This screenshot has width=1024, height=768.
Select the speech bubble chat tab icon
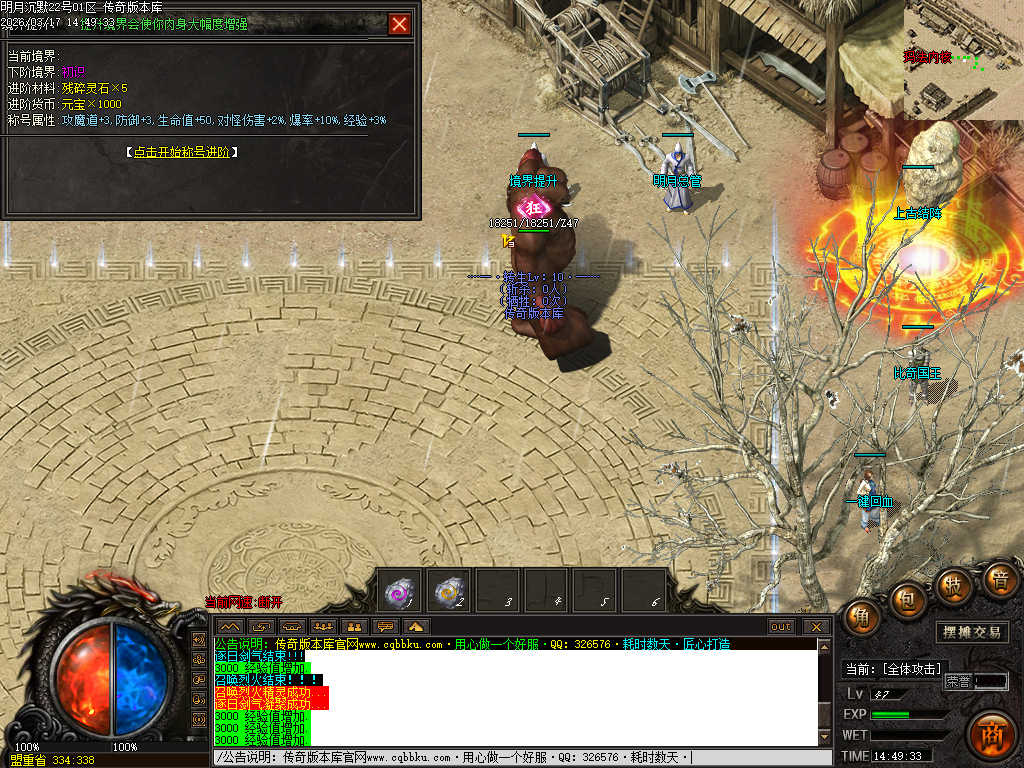coord(385,627)
